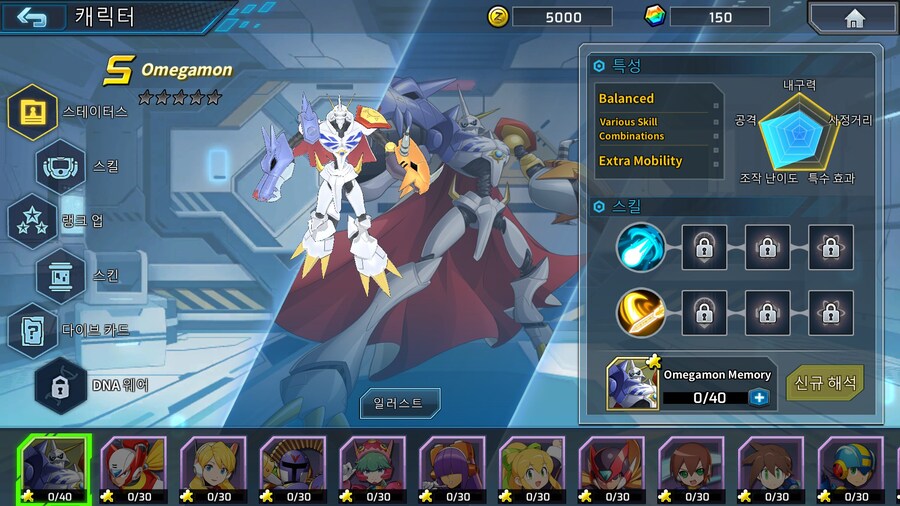Choose the blonde ponytail girl with green bow
This screenshot has width=900, height=506.
pyautogui.click(x=532, y=468)
